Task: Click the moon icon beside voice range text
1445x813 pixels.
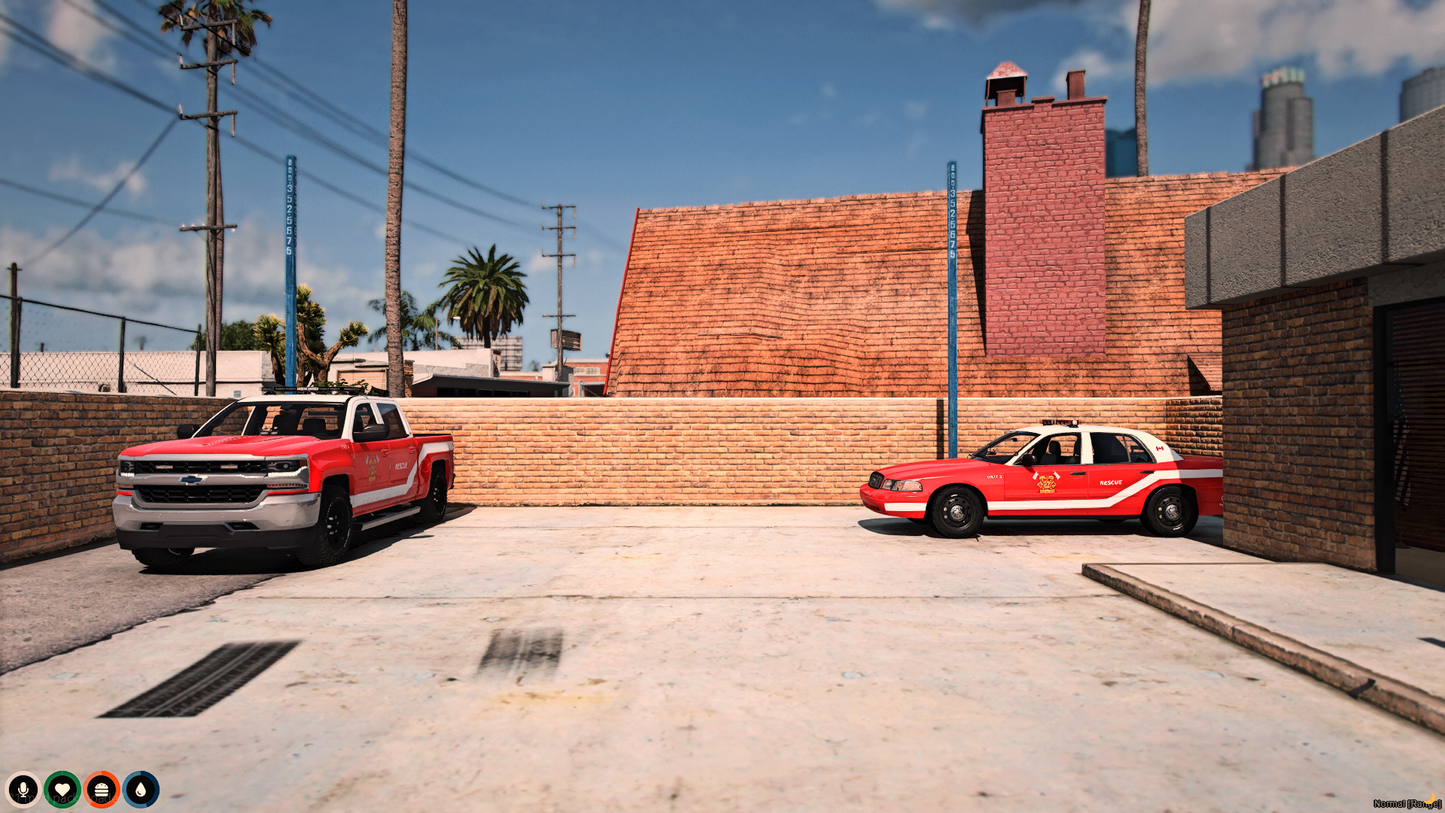Action: tap(1432, 800)
